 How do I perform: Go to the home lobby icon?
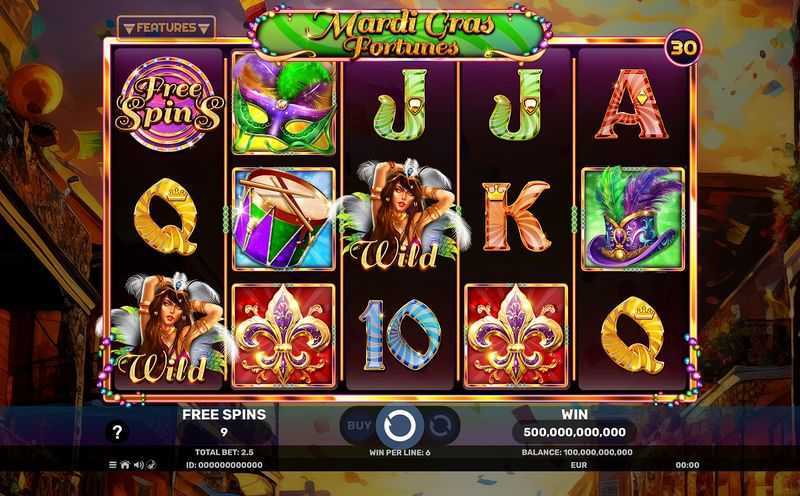coord(125,465)
